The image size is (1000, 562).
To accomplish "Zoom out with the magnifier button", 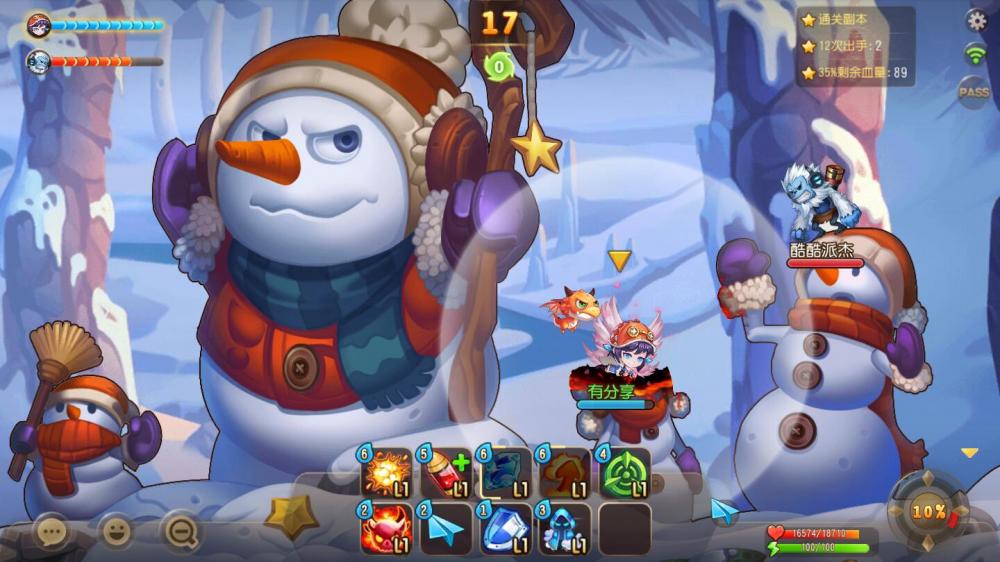I will pos(181,532).
